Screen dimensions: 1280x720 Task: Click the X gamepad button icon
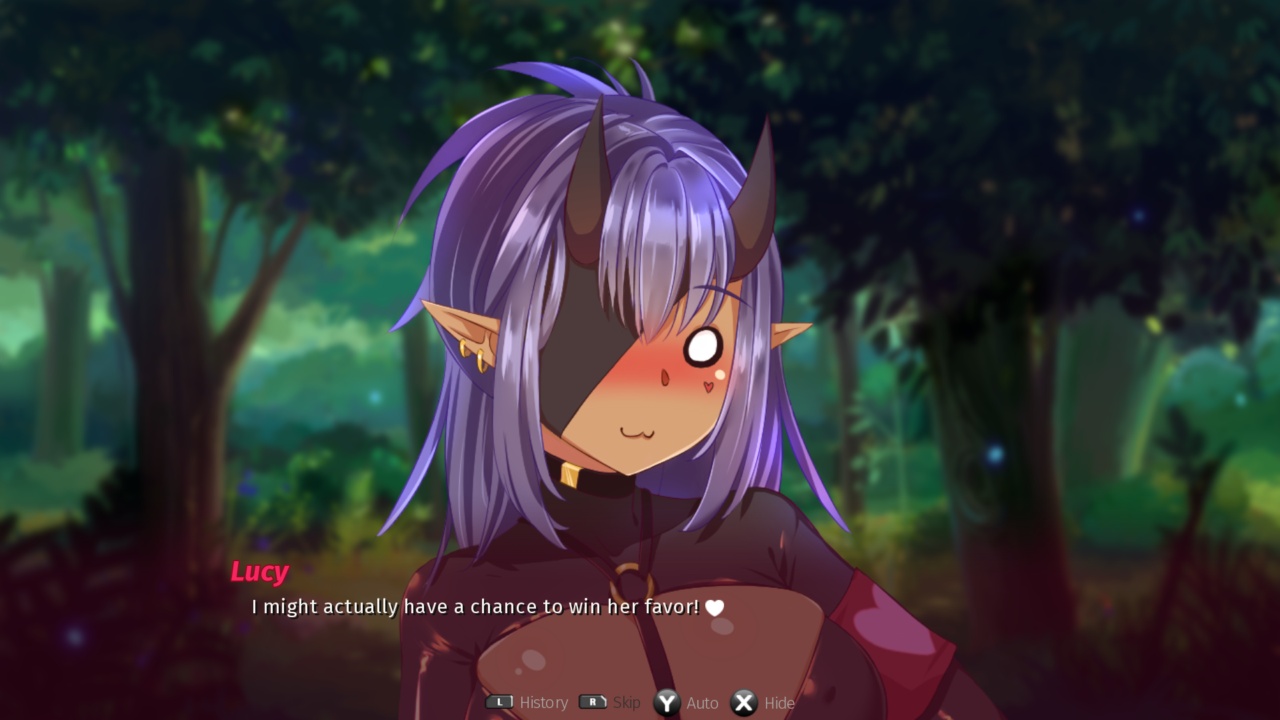[743, 702]
